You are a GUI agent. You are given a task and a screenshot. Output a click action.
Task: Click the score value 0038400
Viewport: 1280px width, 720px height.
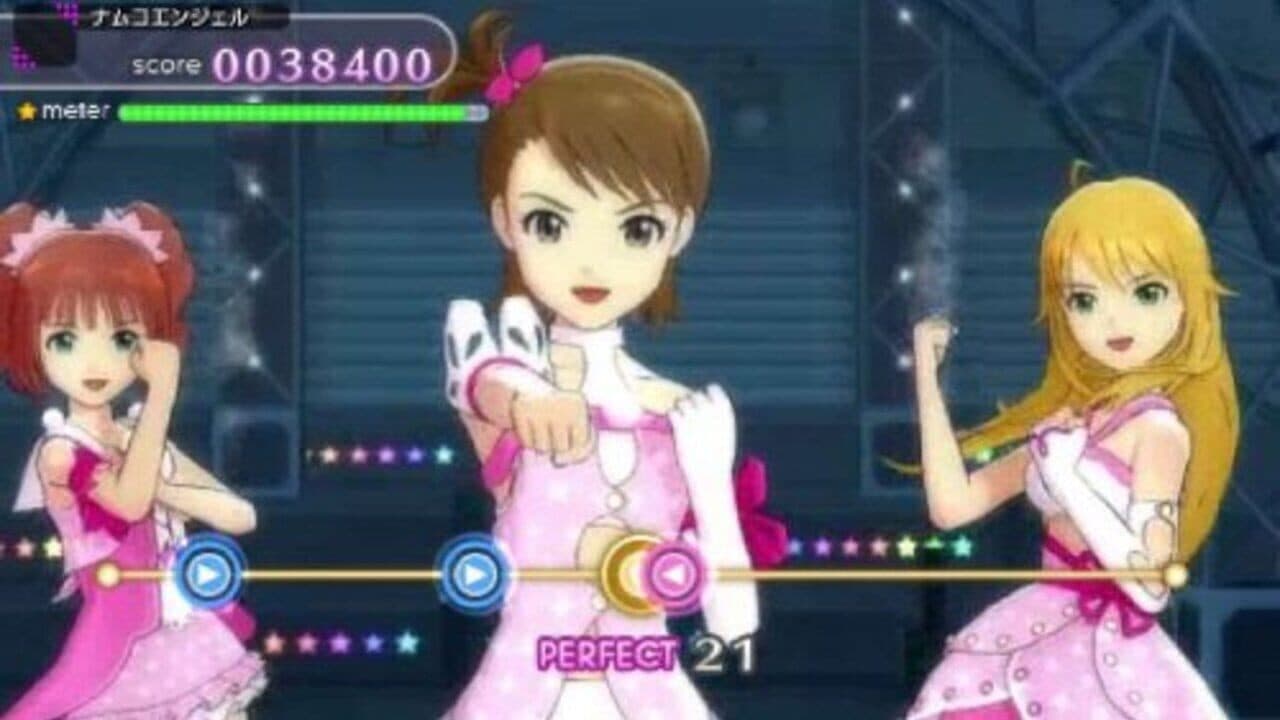(x=320, y=62)
